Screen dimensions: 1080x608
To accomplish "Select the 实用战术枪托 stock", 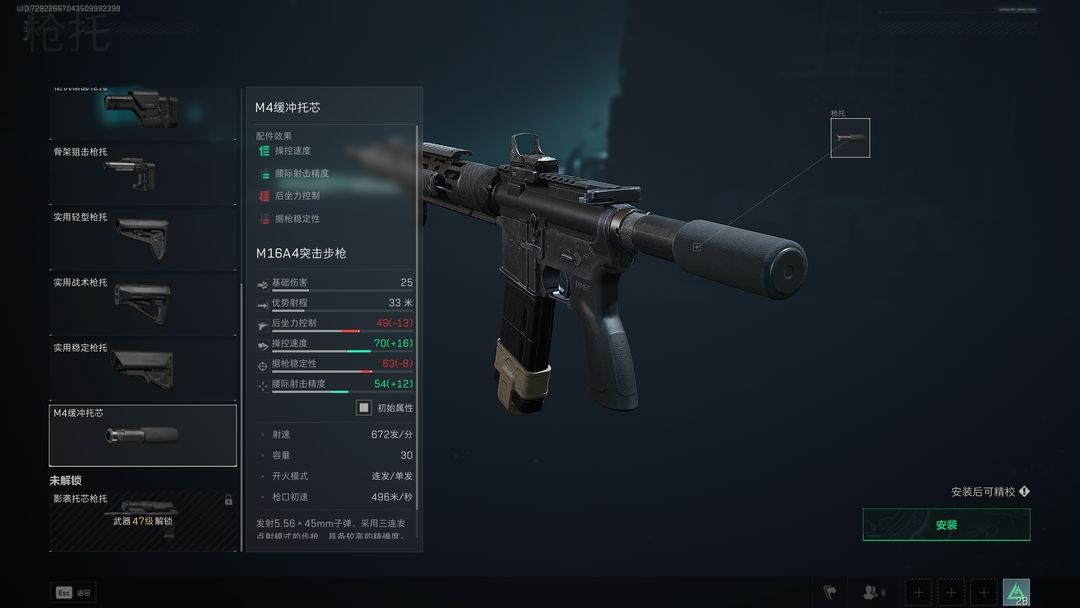I will (x=142, y=303).
